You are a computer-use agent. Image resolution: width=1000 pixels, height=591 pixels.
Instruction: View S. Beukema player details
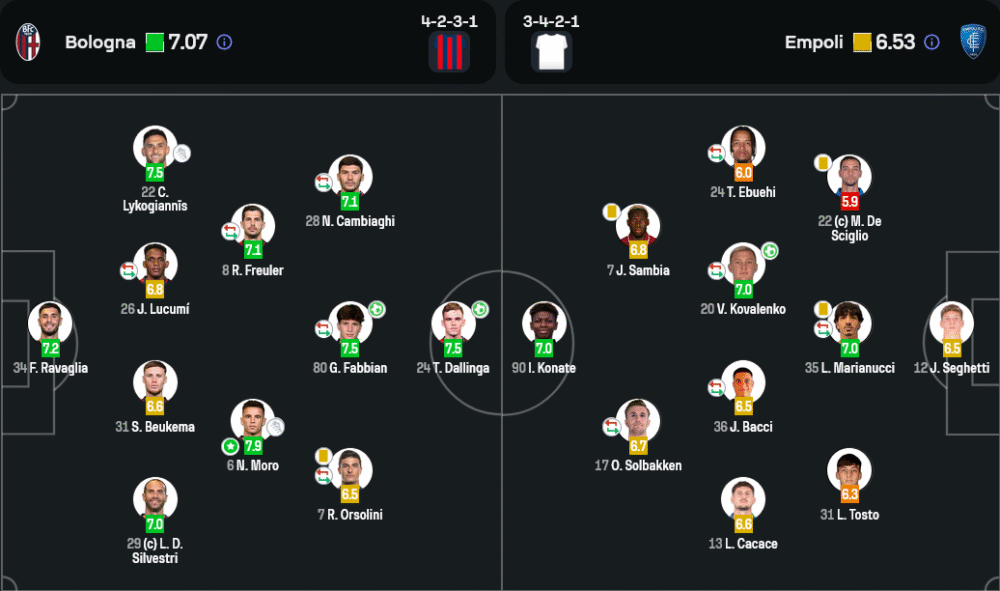[155, 382]
